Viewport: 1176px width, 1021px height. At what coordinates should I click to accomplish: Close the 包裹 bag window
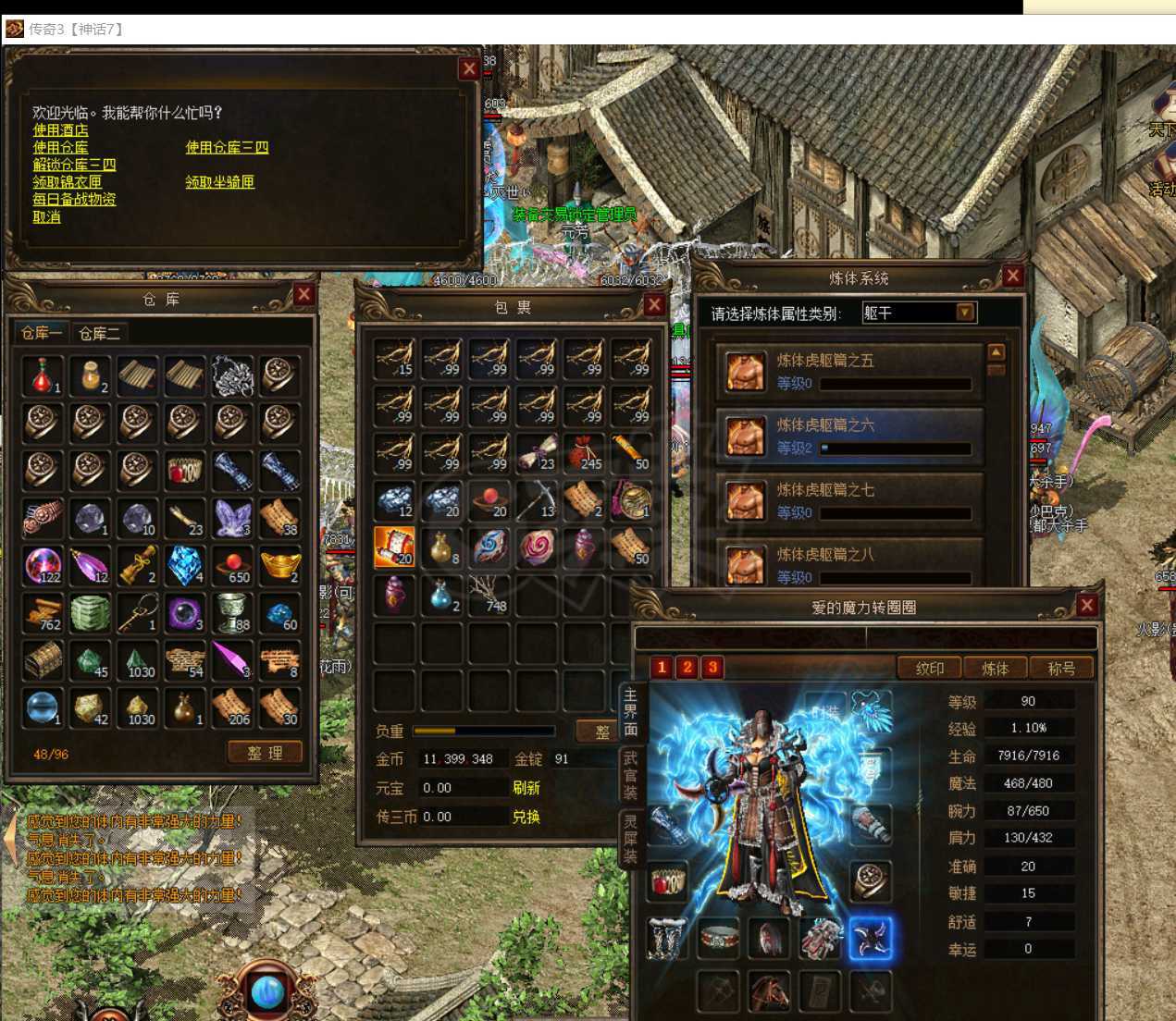(654, 304)
